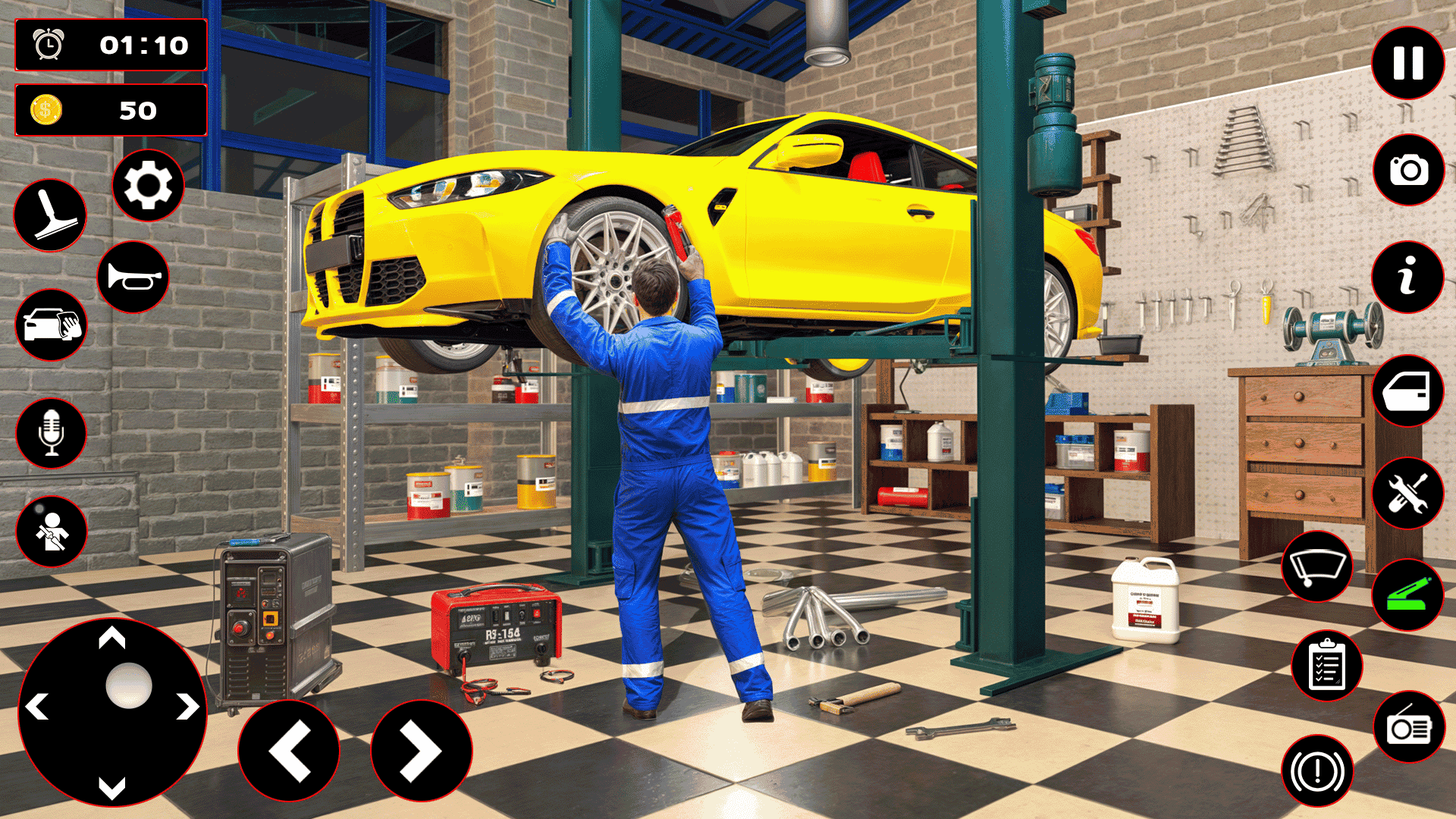Open the settings gear menu
This screenshot has height=819, width=1456.
(149, 184)
